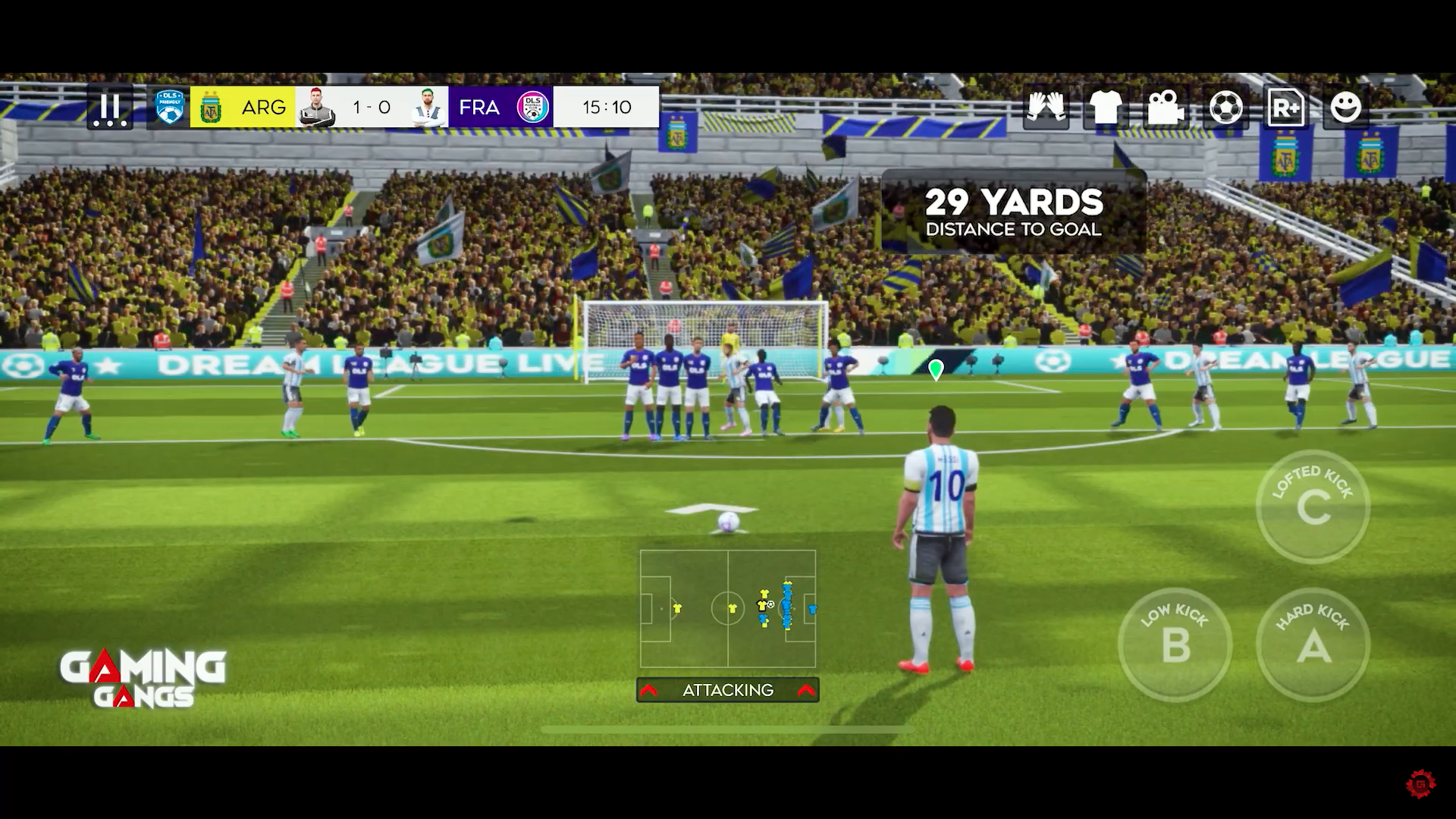The width and height of the screenshot is (1456, 819).
Task: Open the R+ replay recorder icon
Action: point(1285,107)
